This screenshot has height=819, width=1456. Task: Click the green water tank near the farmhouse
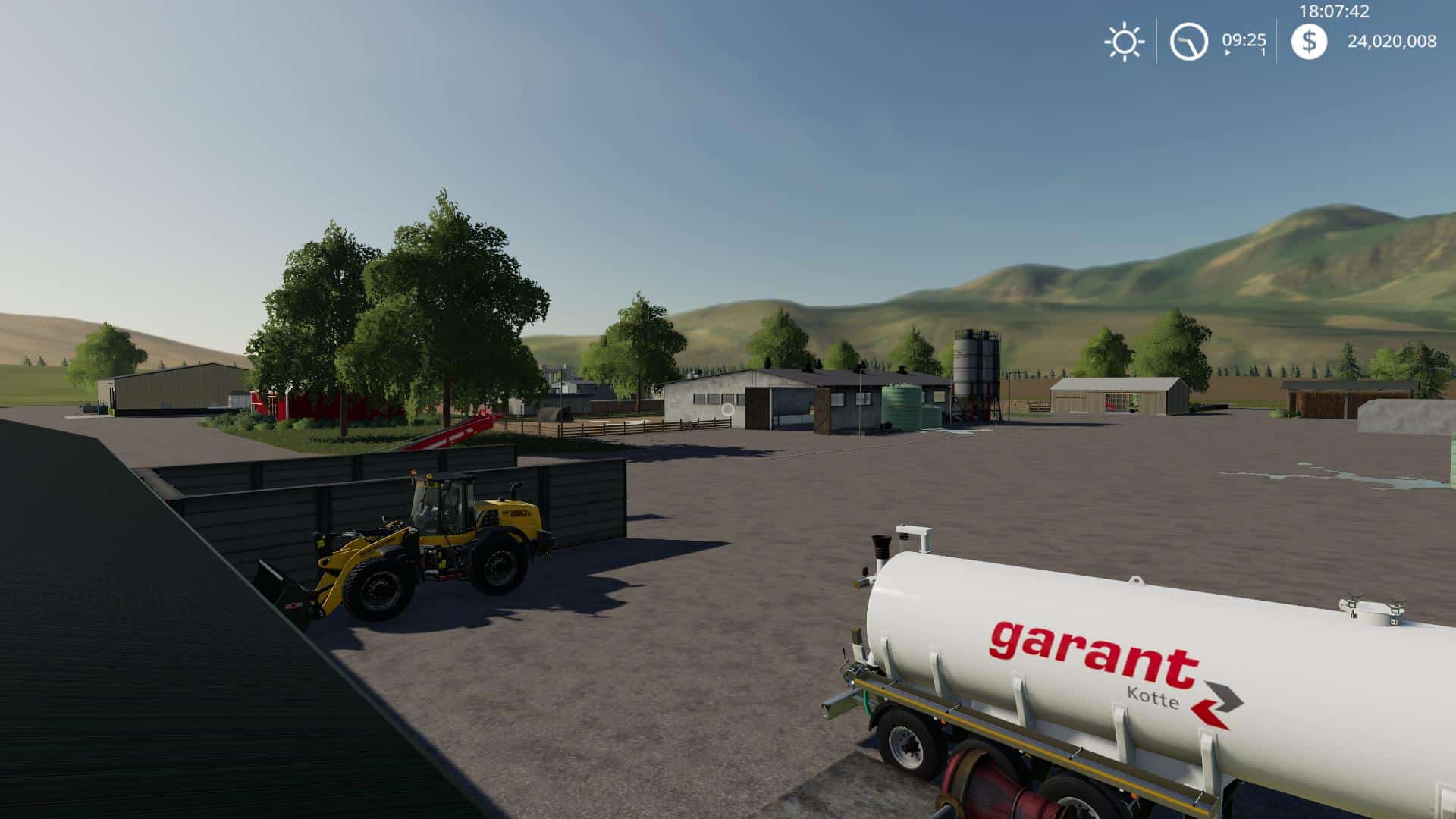pos(902,406)
